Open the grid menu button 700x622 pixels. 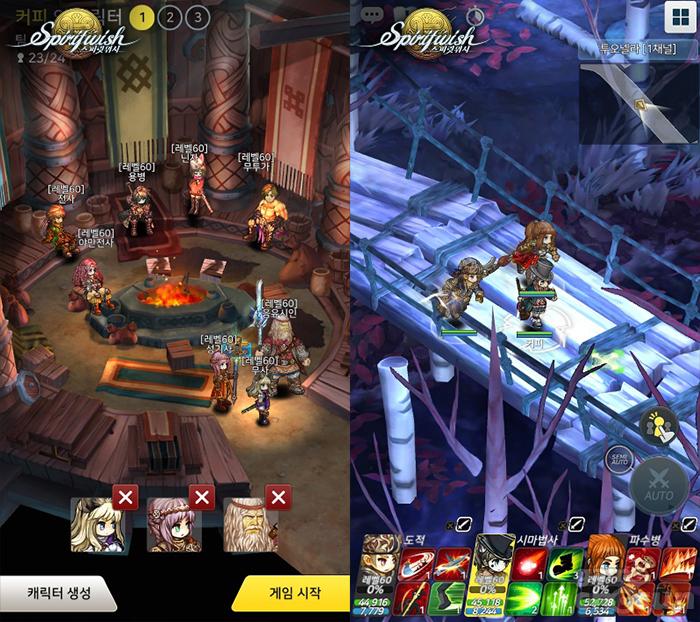tap(680, 17)
